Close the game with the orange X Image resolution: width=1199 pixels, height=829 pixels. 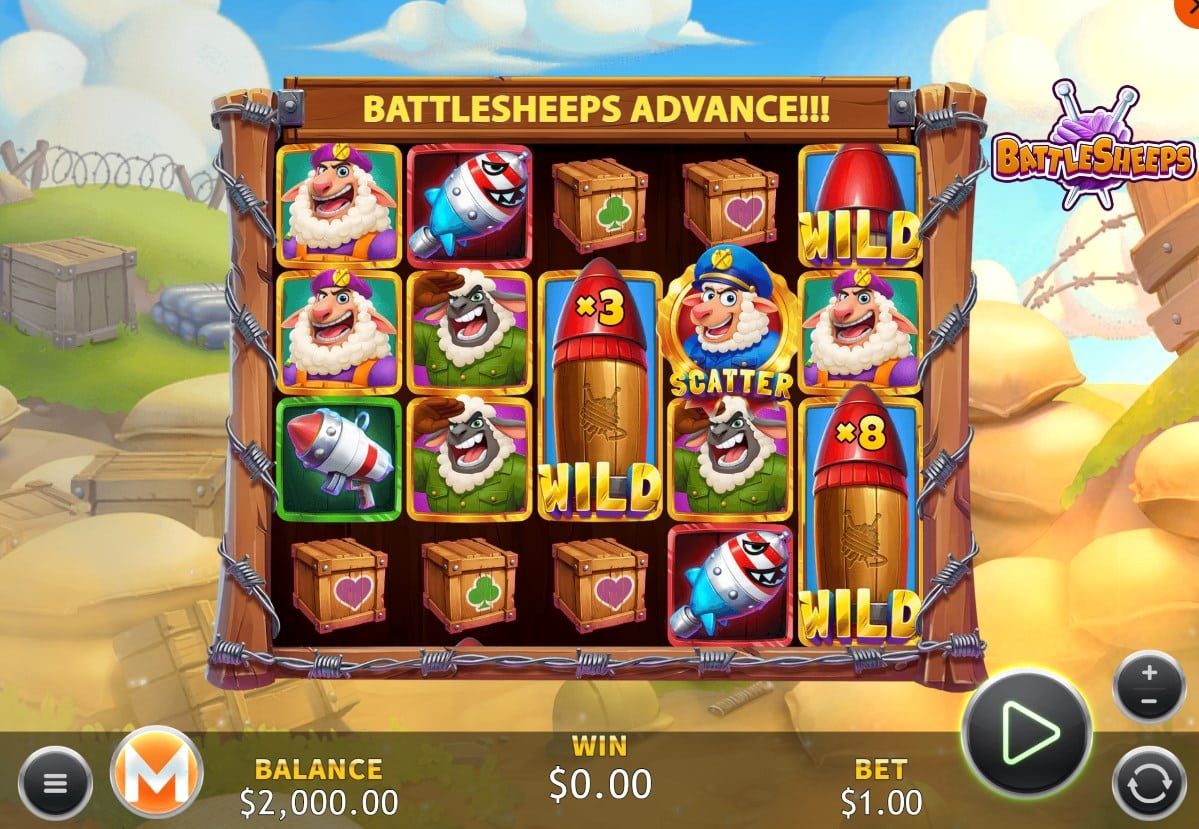1193,5
